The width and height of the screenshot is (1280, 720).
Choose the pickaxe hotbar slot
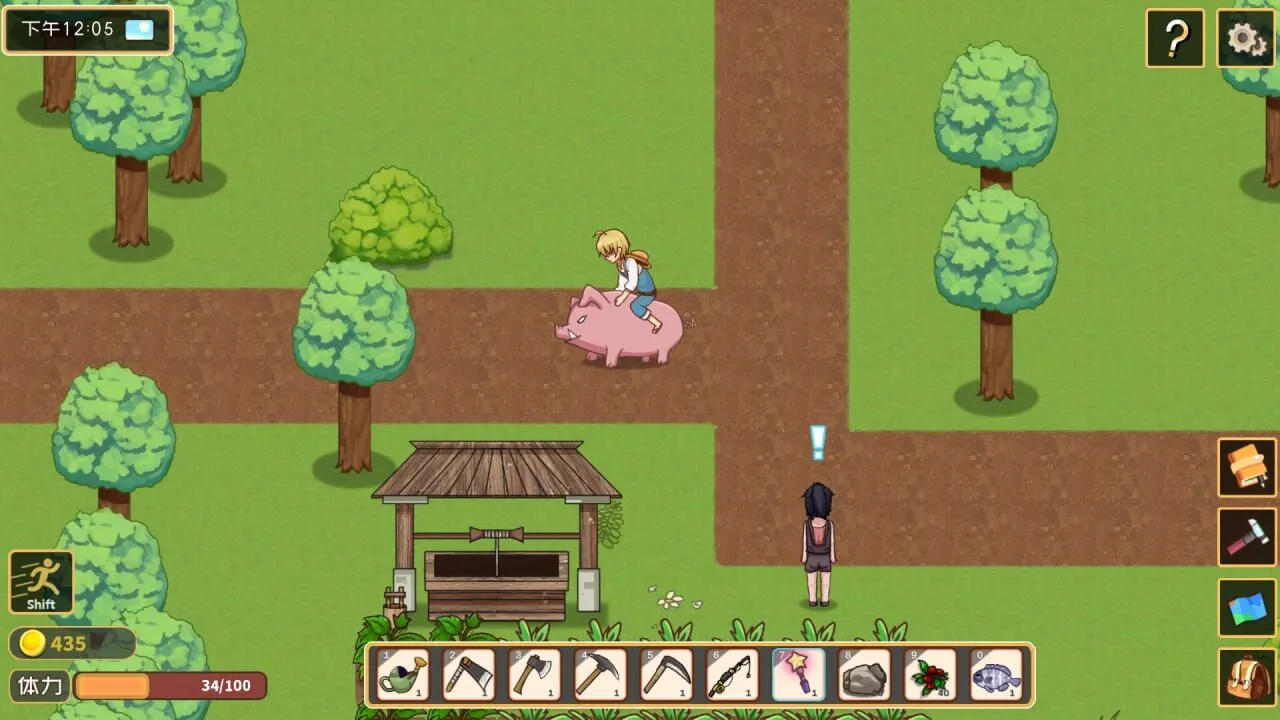[601, 675]
